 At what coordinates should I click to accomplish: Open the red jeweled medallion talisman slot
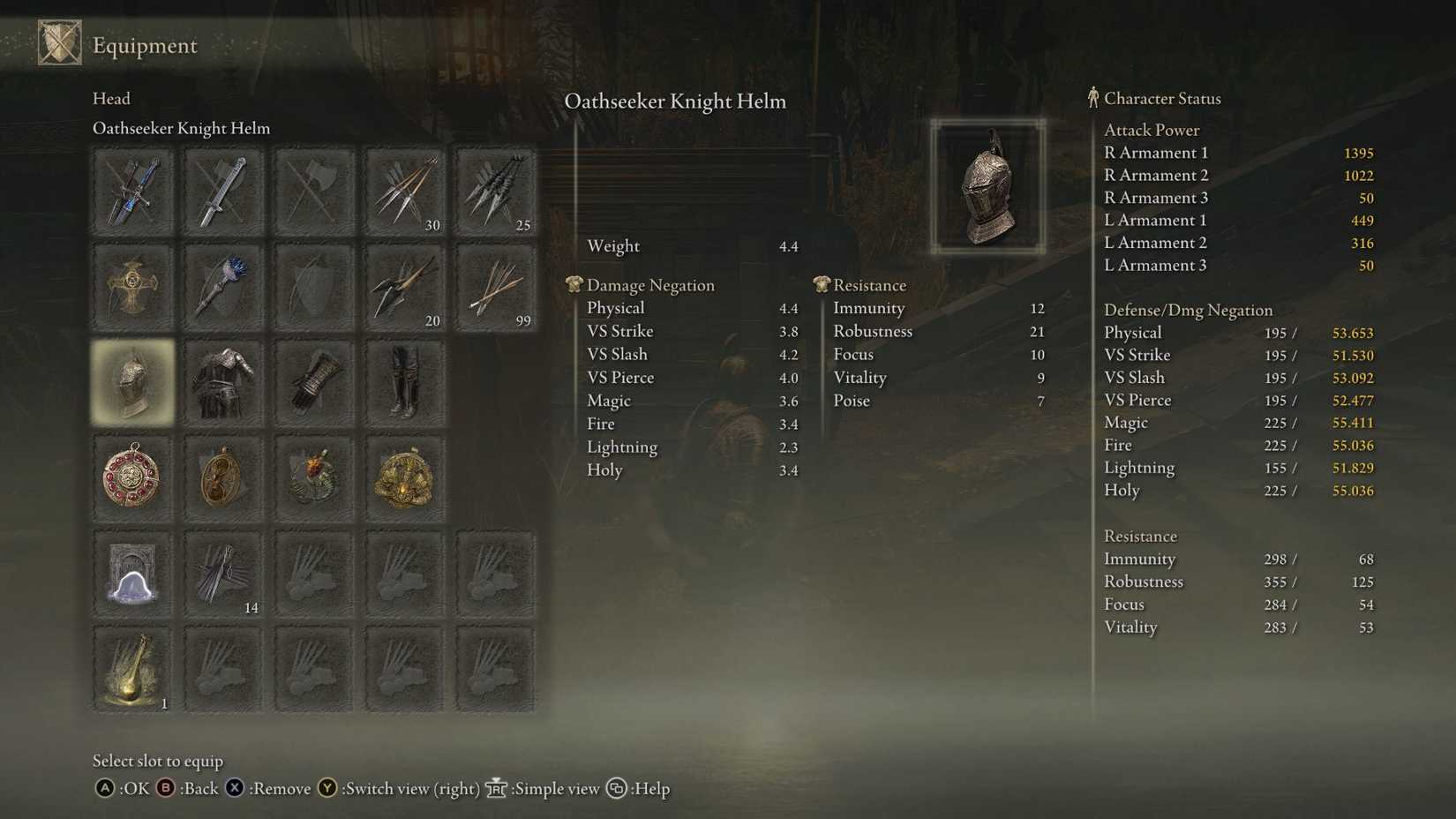coord(132,477)
